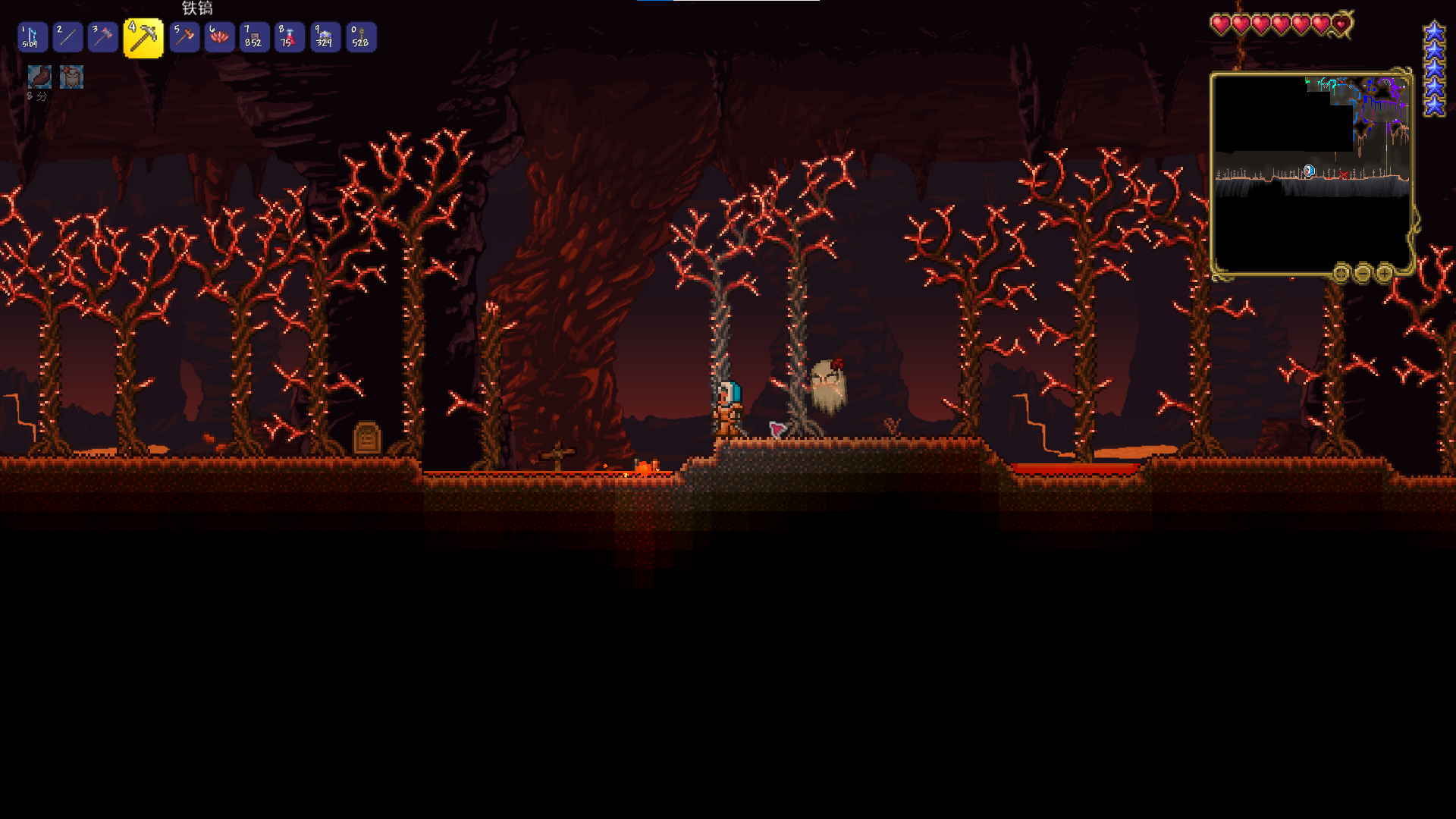Viewport: 1456px width, 819px height.
Task: Click the minimap display
Action: click(x=1311, y=173)
